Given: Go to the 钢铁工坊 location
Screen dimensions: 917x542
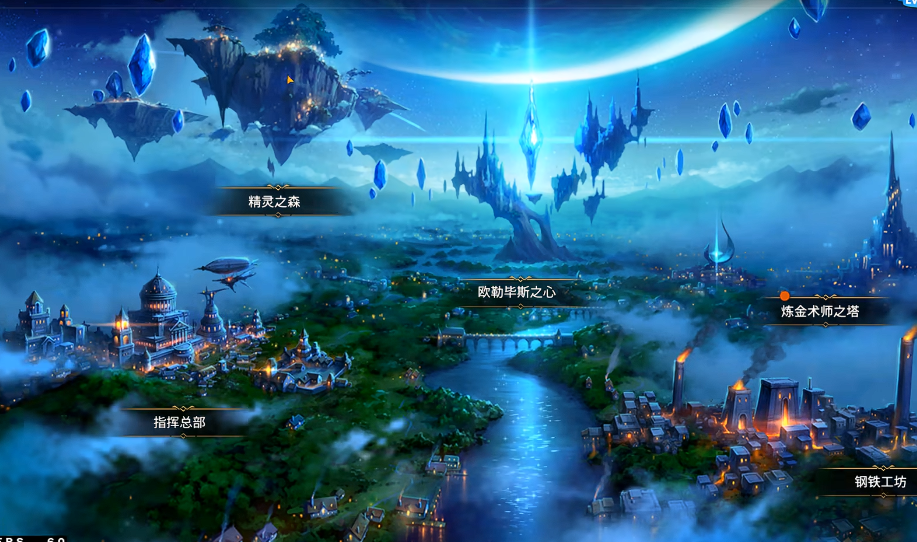Looking at the screenshot, I should pyautogui.click(x=880, y=482).
